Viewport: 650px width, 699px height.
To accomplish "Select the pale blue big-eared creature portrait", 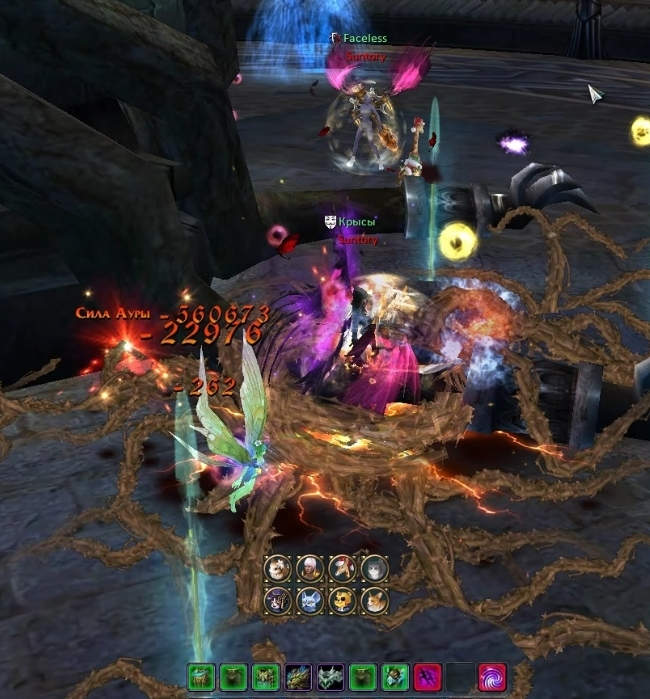I will coord(310,601).
